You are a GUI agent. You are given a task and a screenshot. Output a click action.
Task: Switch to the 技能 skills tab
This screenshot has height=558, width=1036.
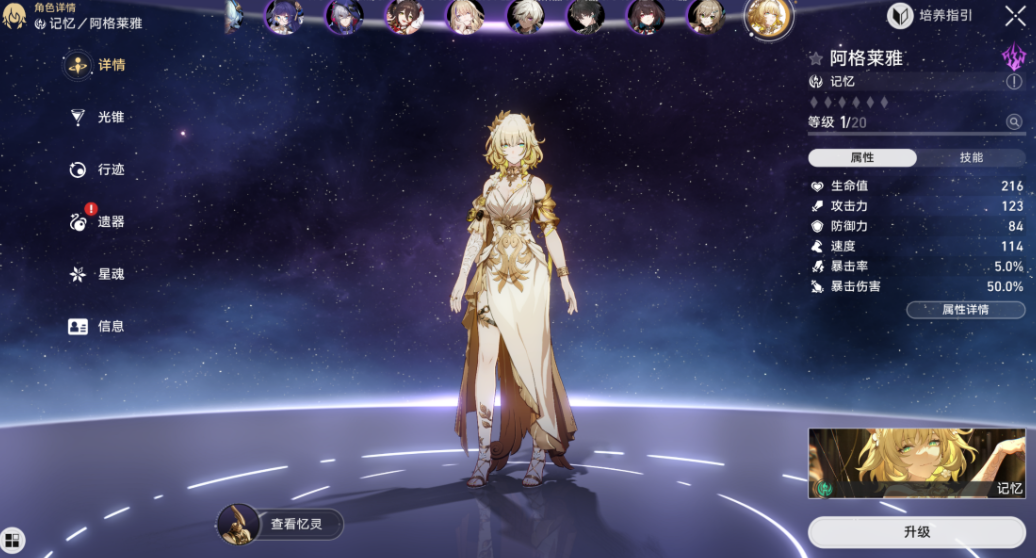coord(971,158)
